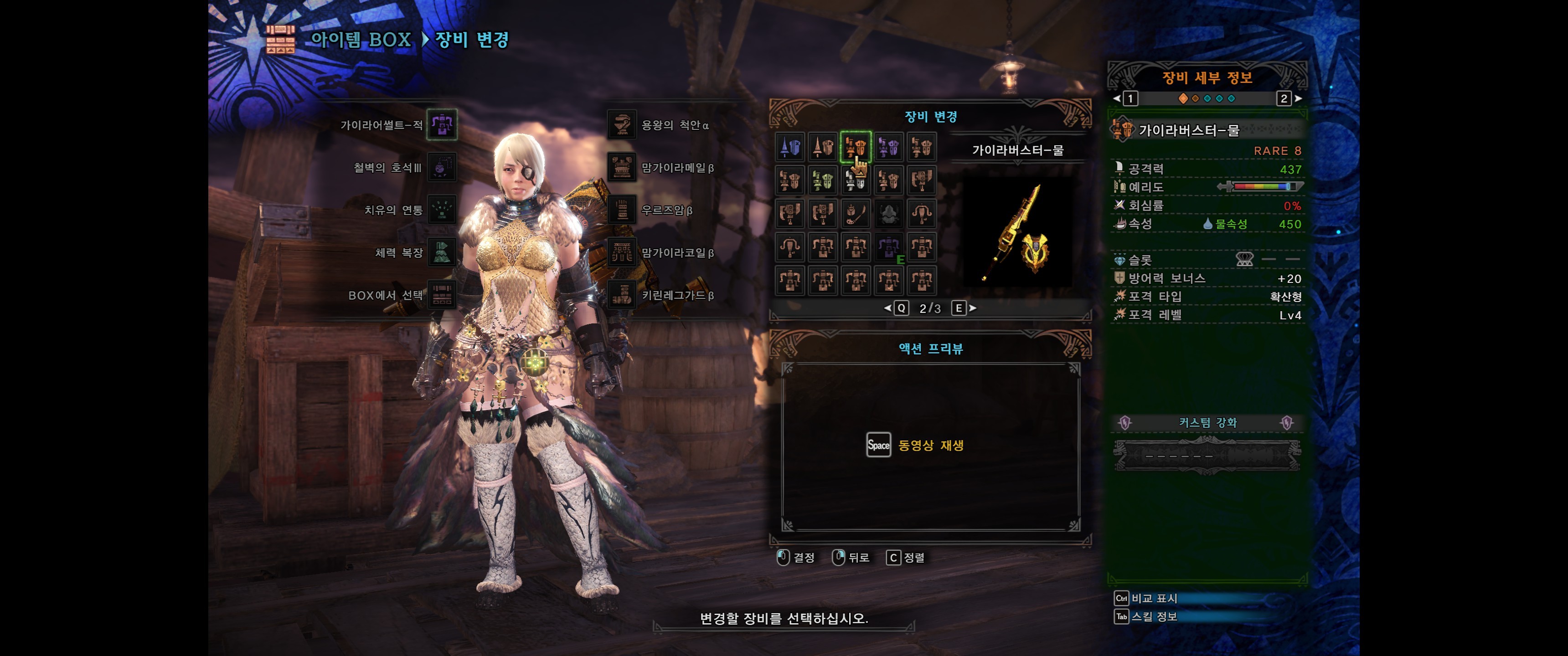Select the equipped weapon slot 가이라어썰트-적
This screenshot has width=1568, height=656.
coord(441,125)
